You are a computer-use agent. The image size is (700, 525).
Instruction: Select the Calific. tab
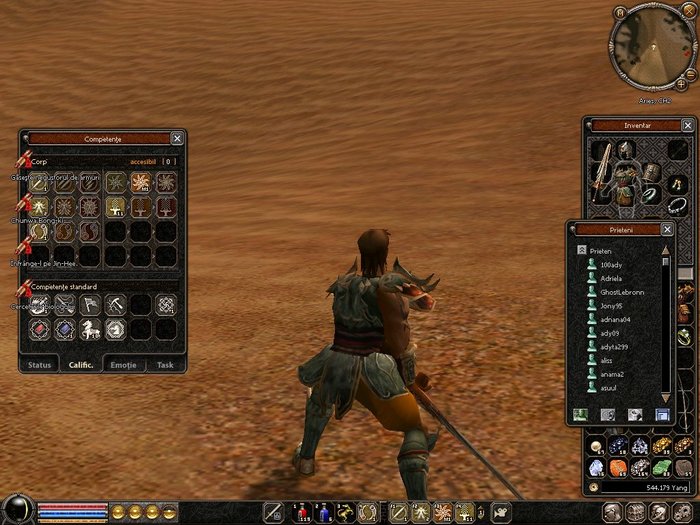click(x=81, y=365)
